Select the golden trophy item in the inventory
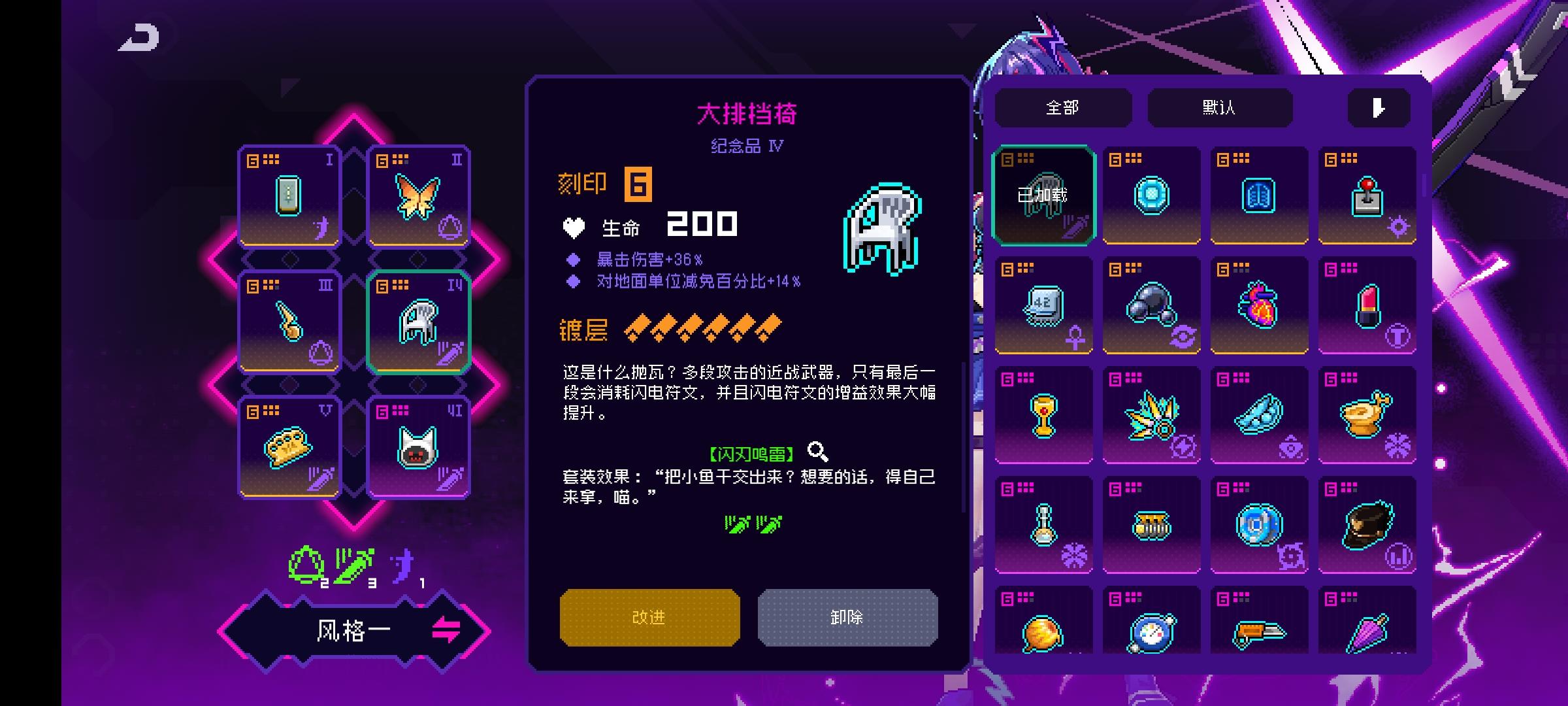 1043,414
